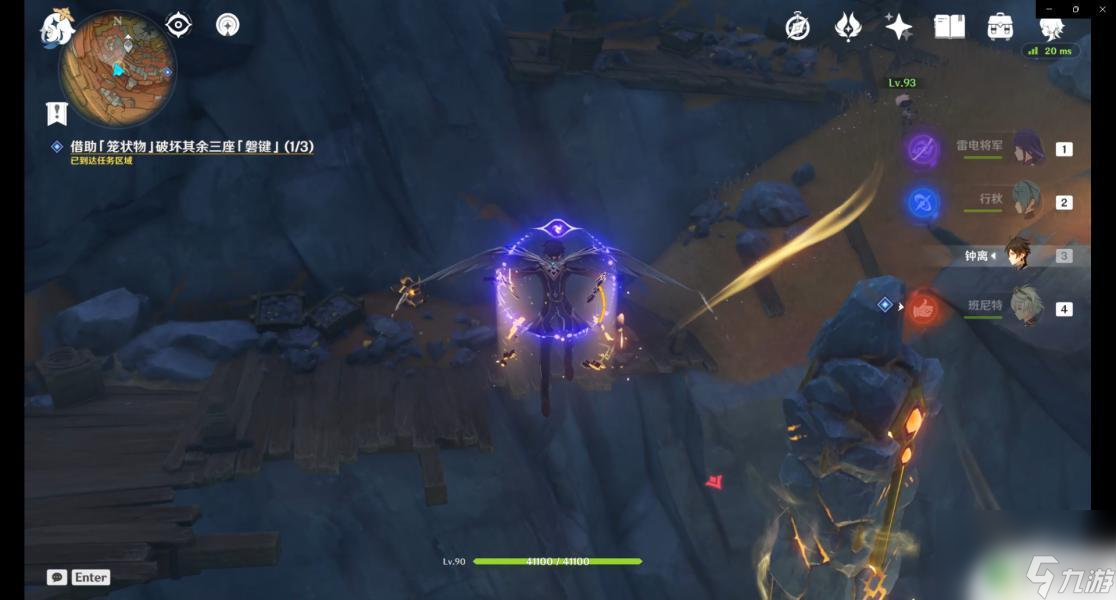
Task: Open the character profile head icon
Action: (1050, 27)
